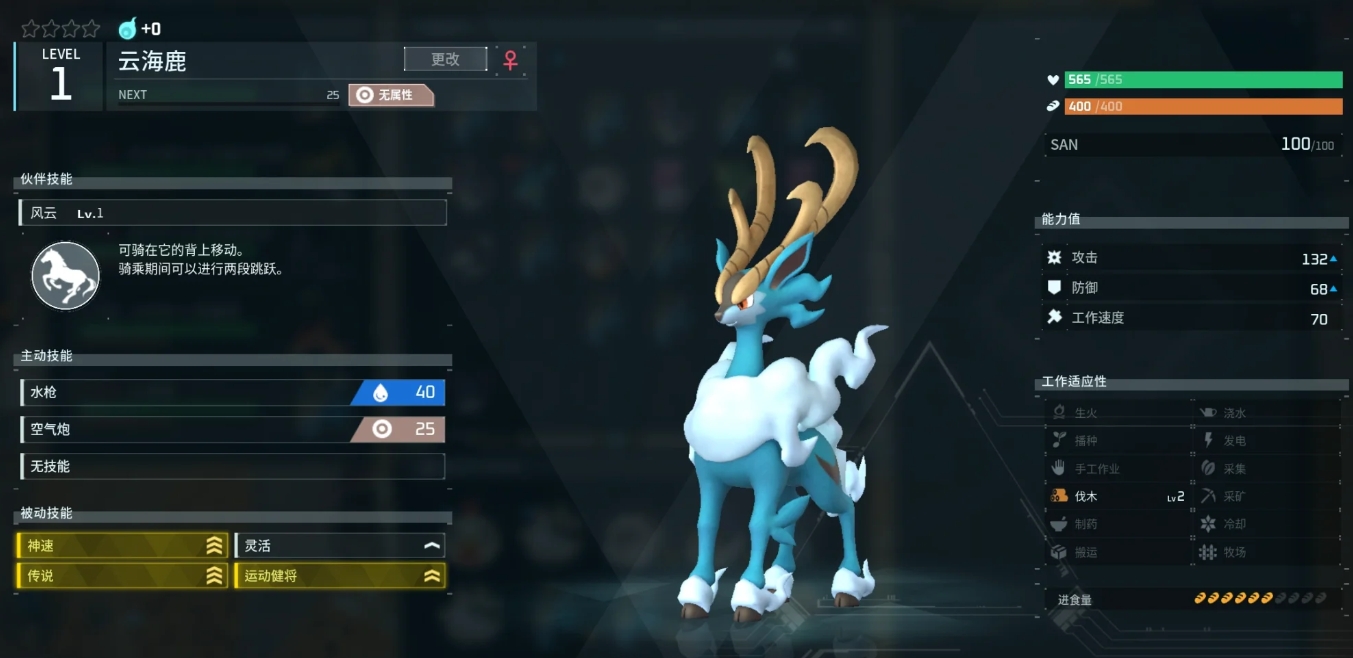Click the white horse partner skill icon

(x=66, y=276)
